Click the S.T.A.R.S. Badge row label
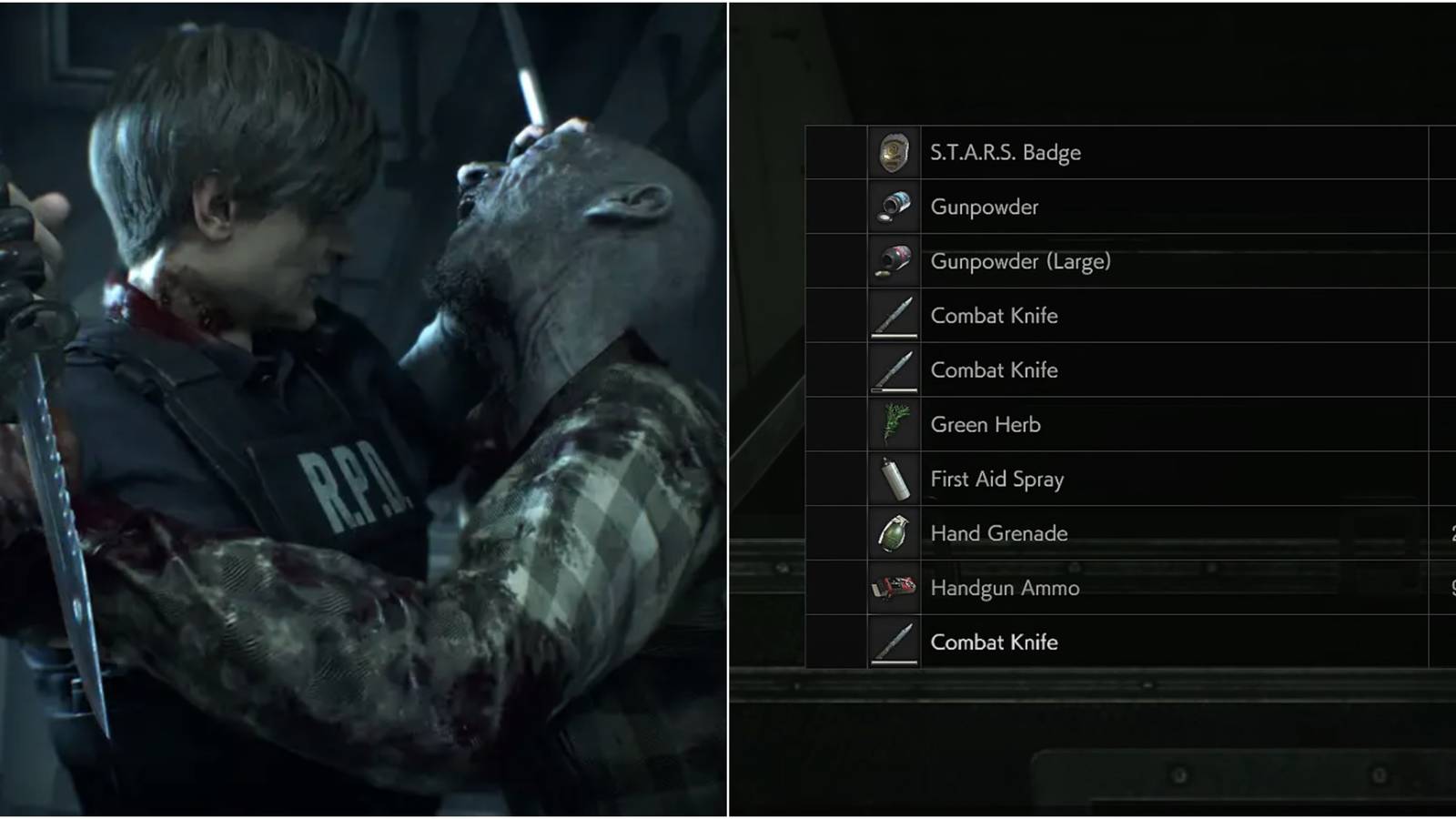Image resolution: width=1456 pixels, height=819 pixels. tap(1004, 153)
